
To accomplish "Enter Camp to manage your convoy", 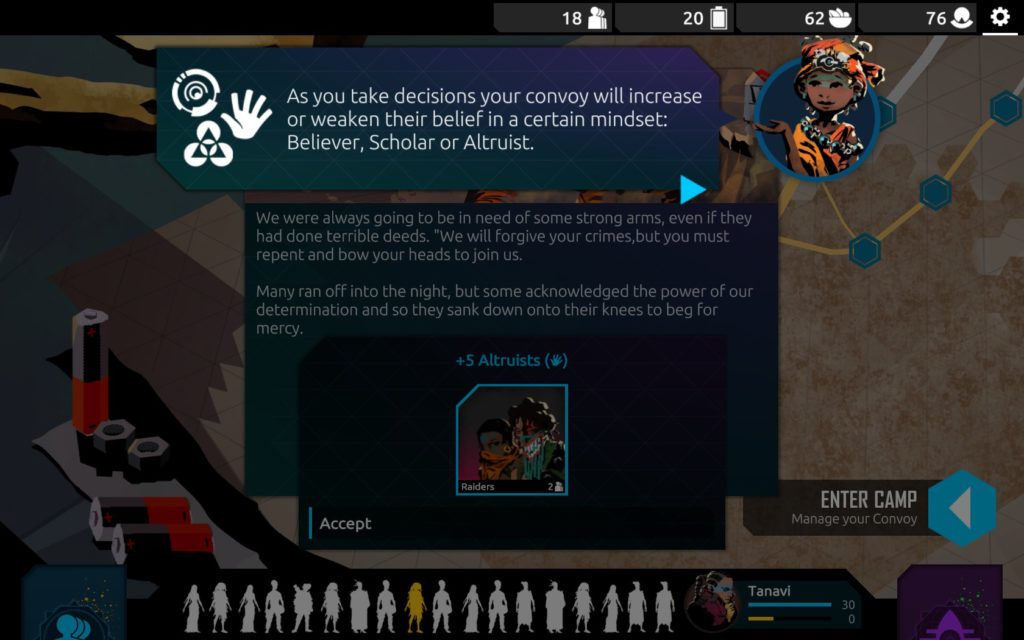I will (960, 508).
